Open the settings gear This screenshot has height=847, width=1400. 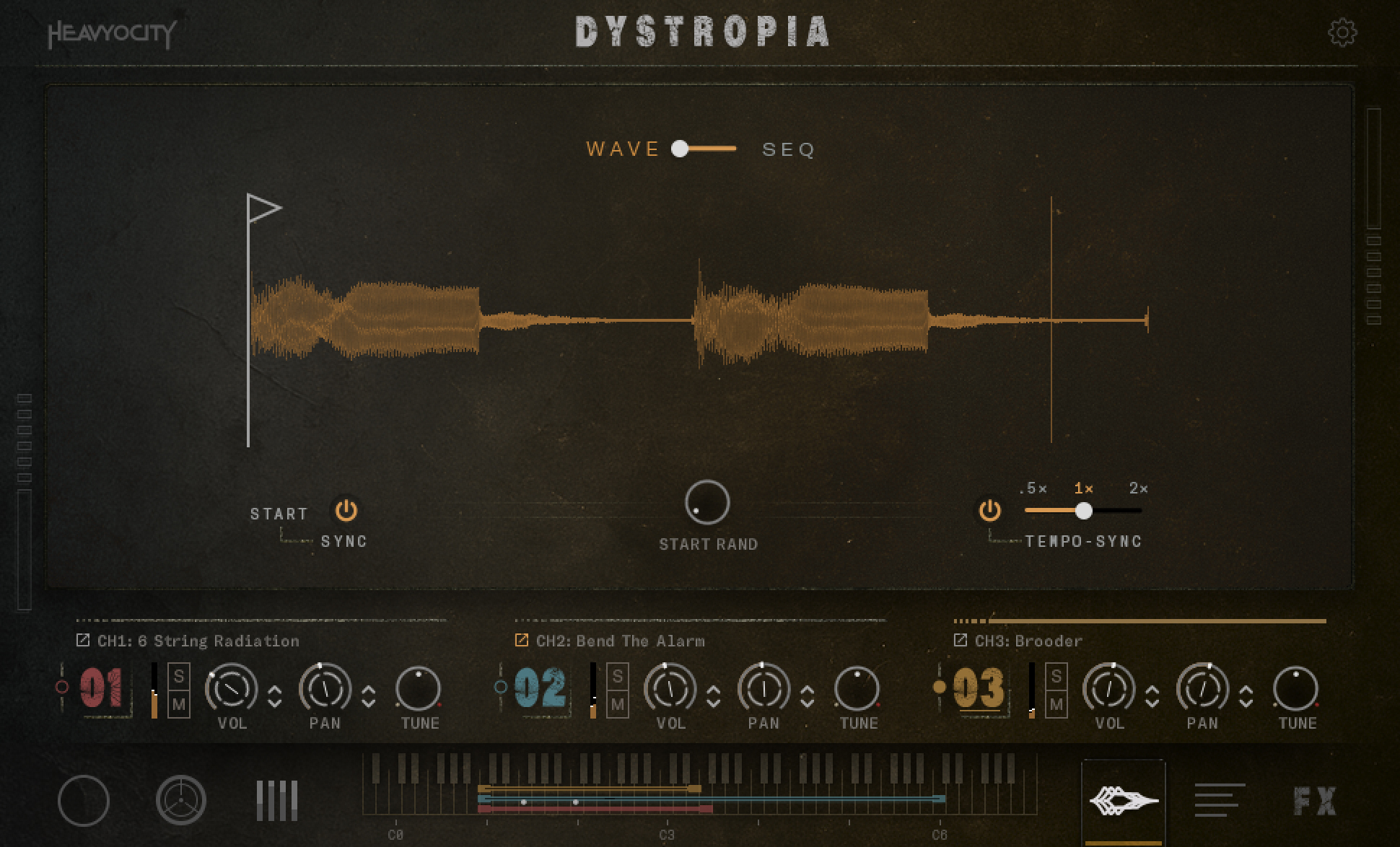[x=1344, y=32]
